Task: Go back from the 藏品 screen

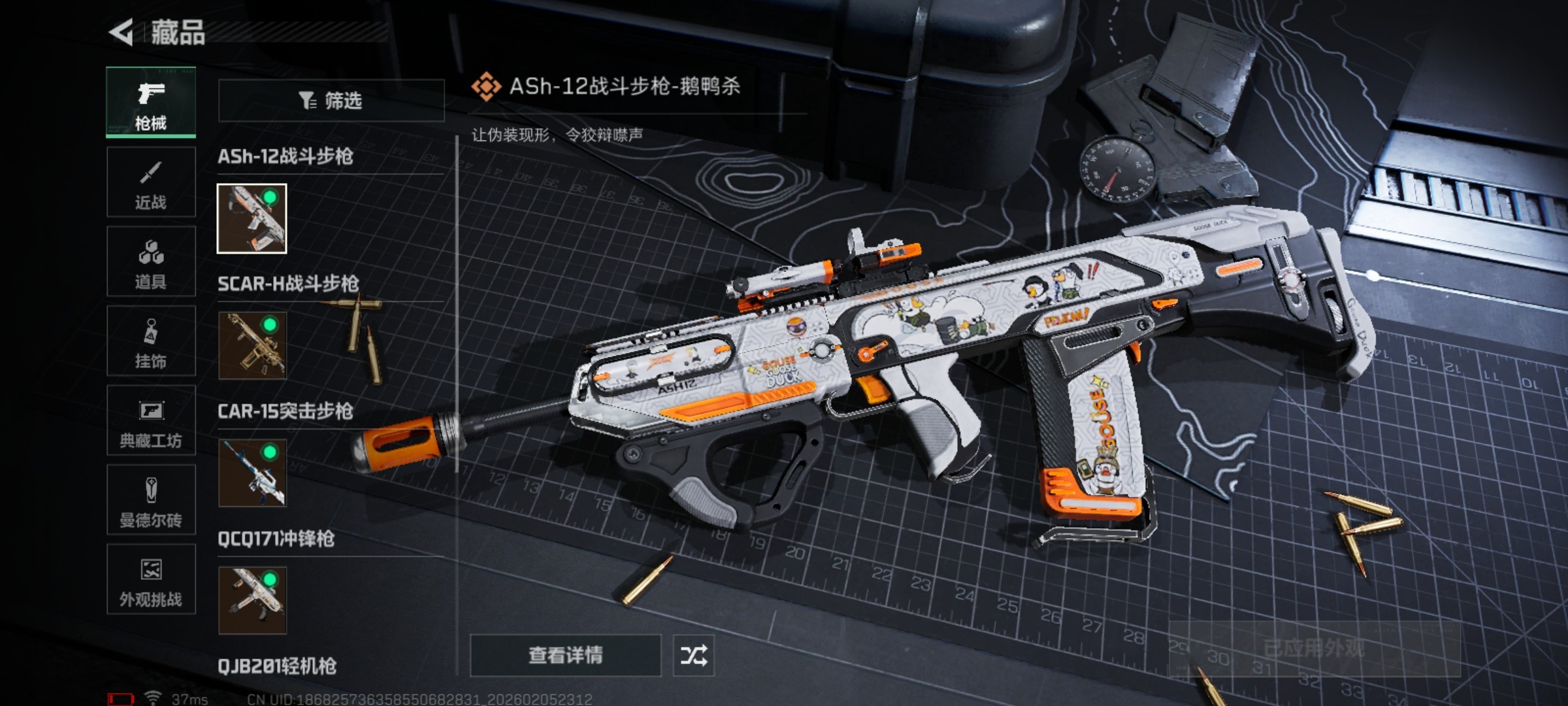Action: [122, 33]
